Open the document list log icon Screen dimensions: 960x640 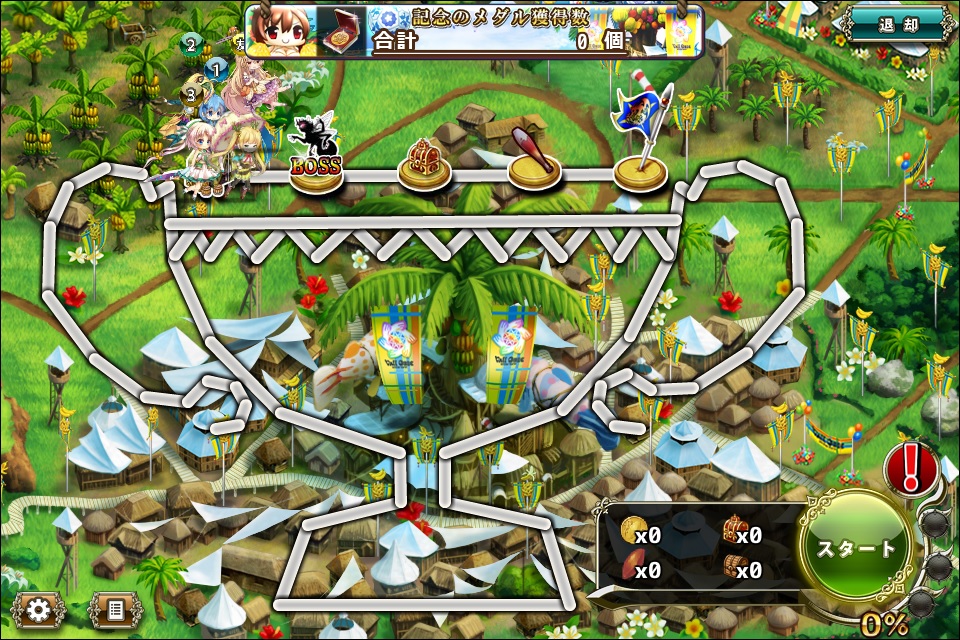click(115, 608)
